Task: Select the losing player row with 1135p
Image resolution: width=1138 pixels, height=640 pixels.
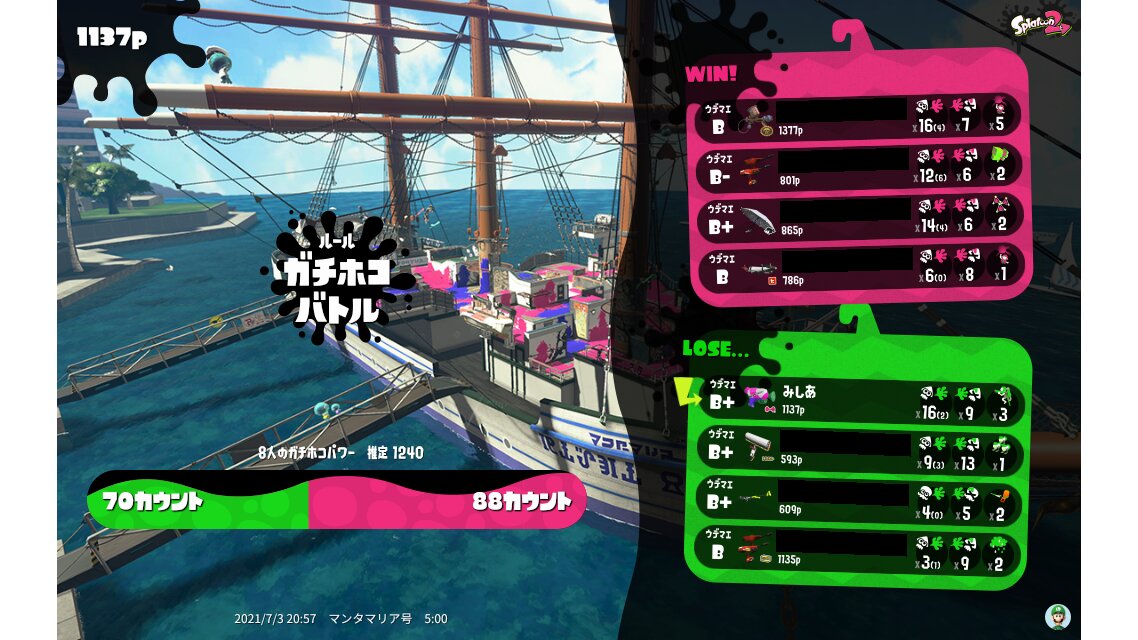Action: click(x=859, y=551)
